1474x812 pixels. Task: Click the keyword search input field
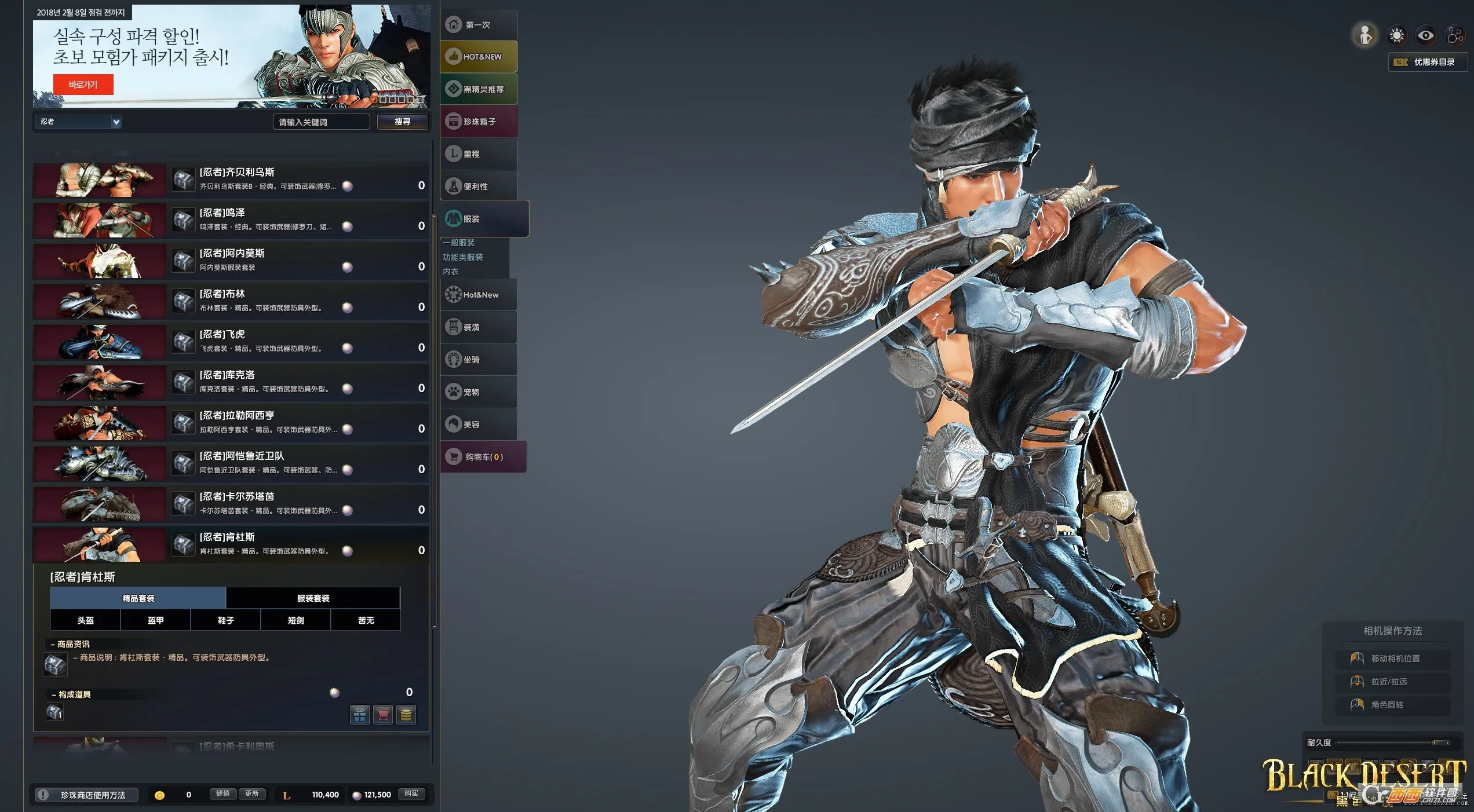tap(320, 122)
